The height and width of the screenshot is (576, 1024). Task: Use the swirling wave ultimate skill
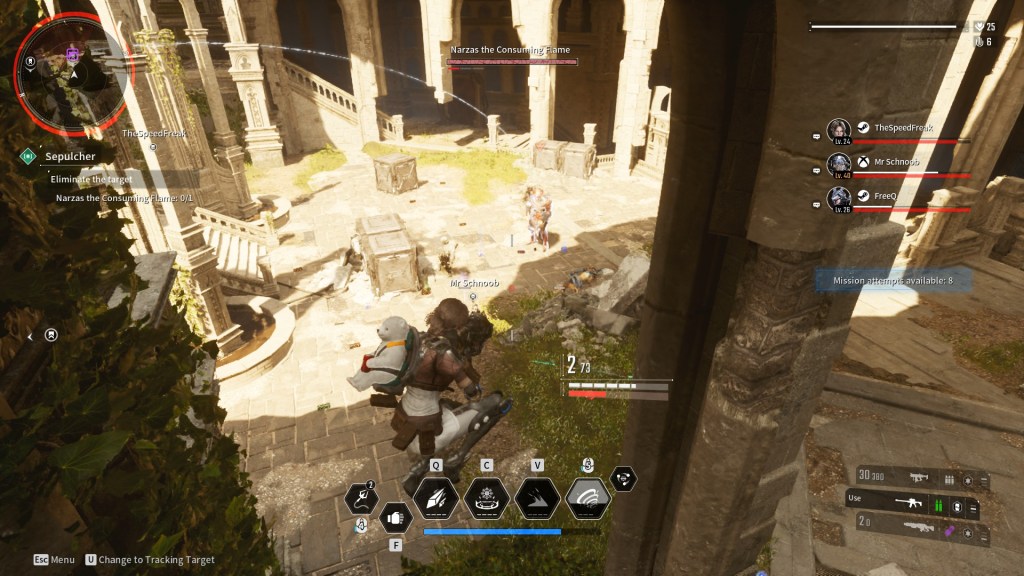click(588, 497)
